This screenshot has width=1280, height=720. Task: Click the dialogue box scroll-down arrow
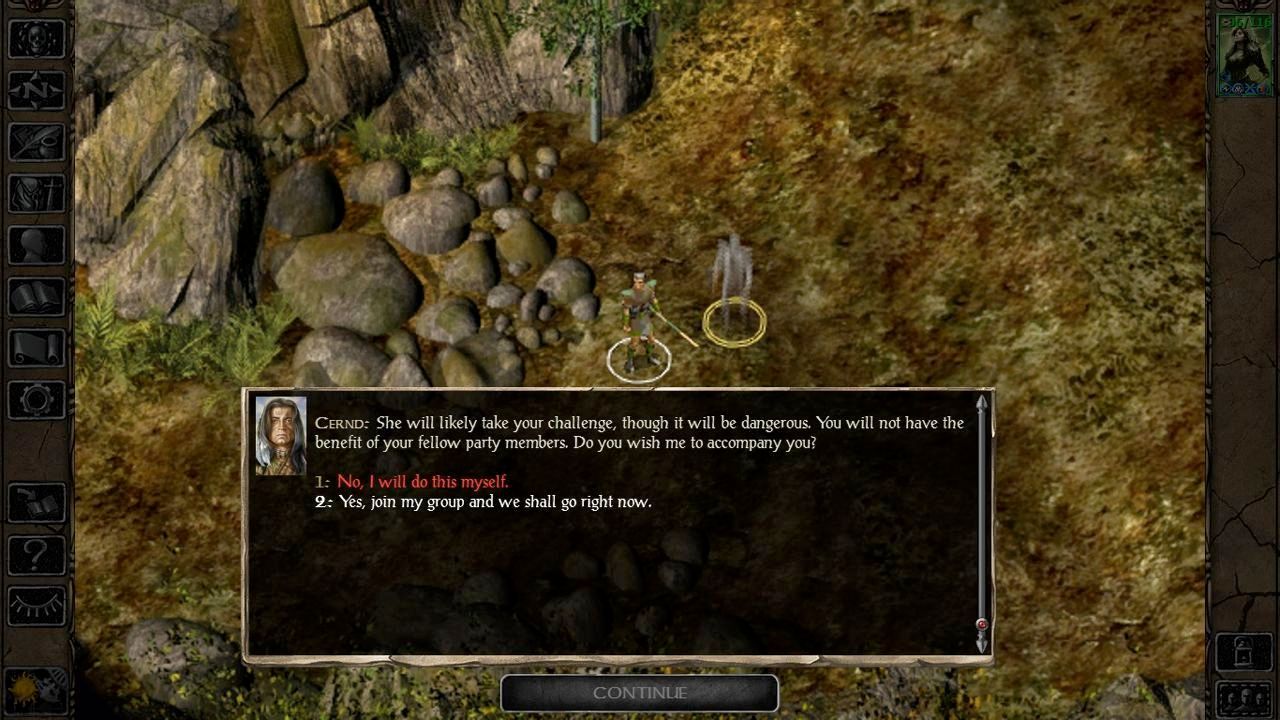(982, 645)
